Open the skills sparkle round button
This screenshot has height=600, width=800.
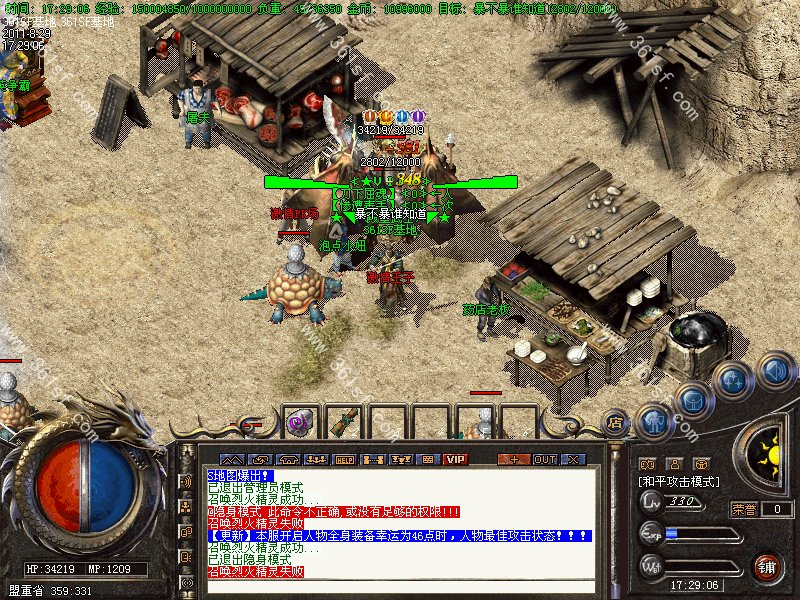(734, 379)
